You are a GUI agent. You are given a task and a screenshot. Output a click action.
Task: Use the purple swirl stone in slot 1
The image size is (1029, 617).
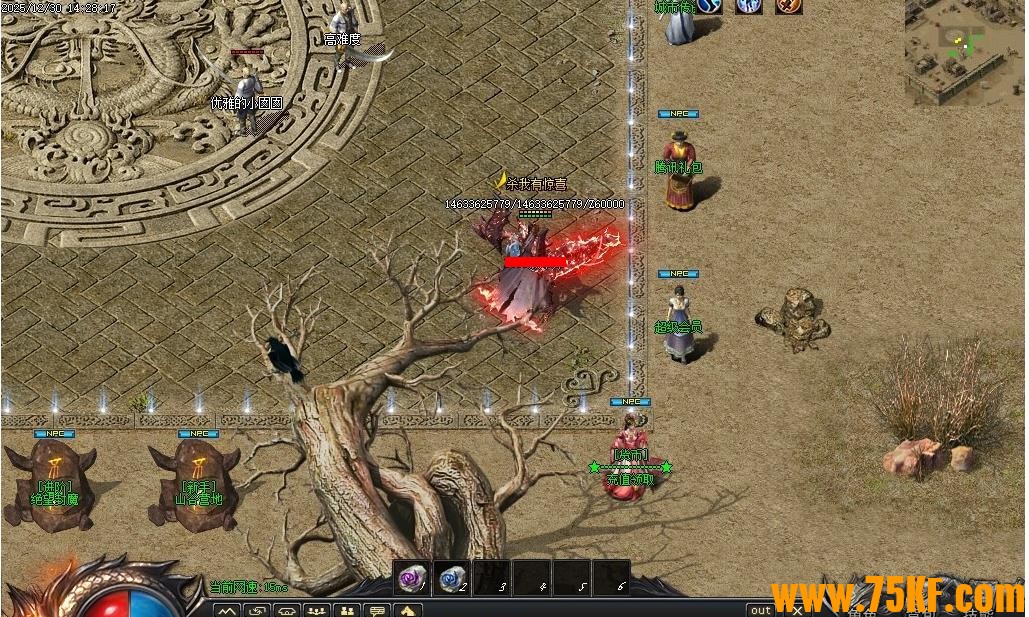click(412, 577)
